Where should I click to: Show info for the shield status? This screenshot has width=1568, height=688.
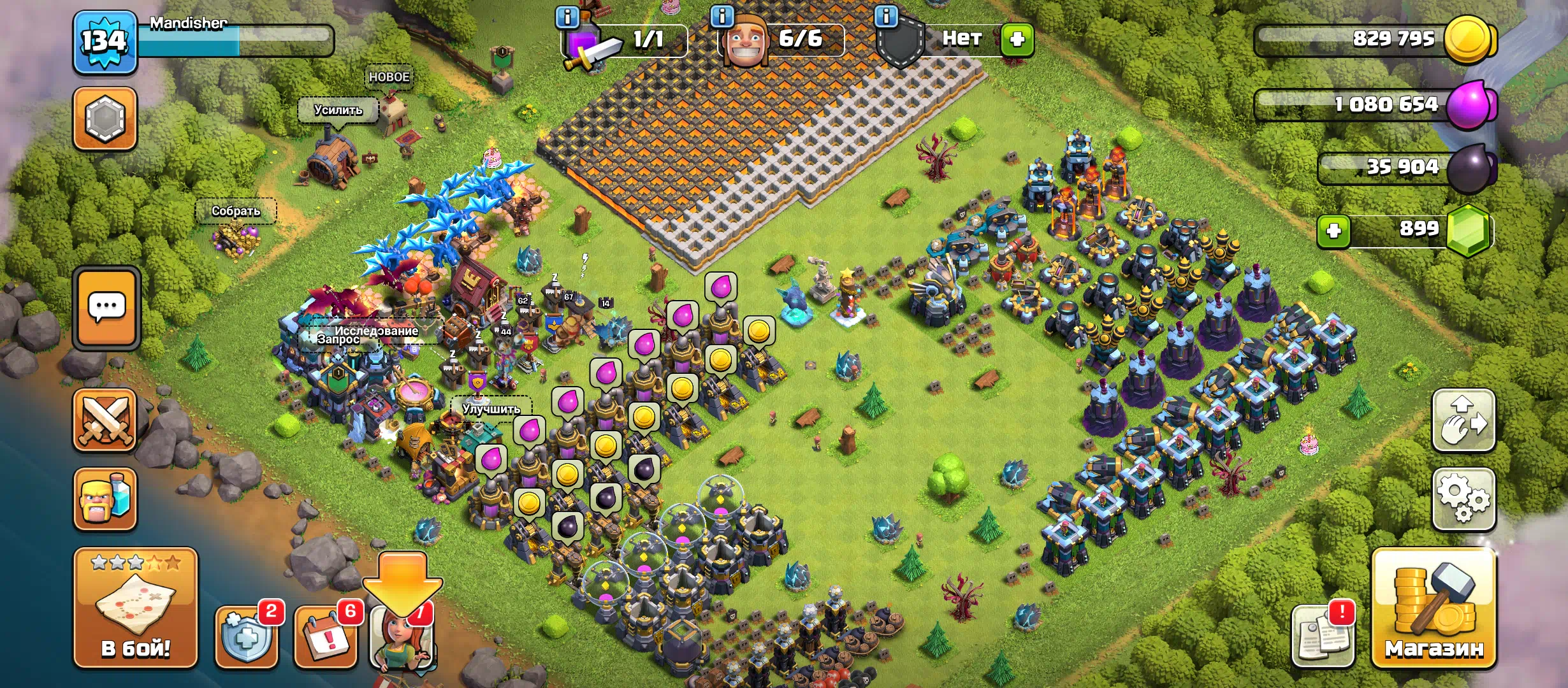click(886, 17)
